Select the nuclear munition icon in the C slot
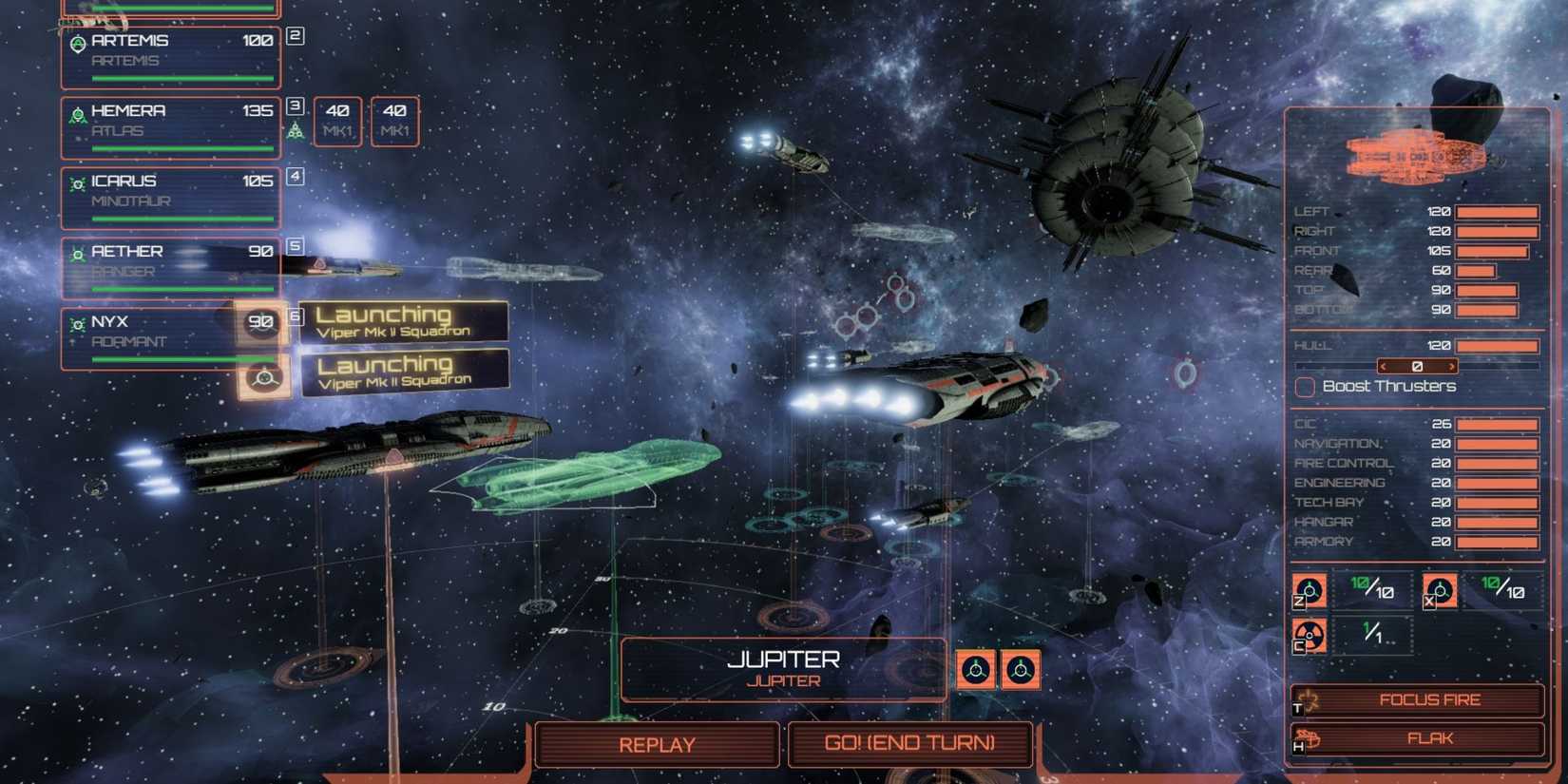1568x784 pixels. pos(1310,637)
